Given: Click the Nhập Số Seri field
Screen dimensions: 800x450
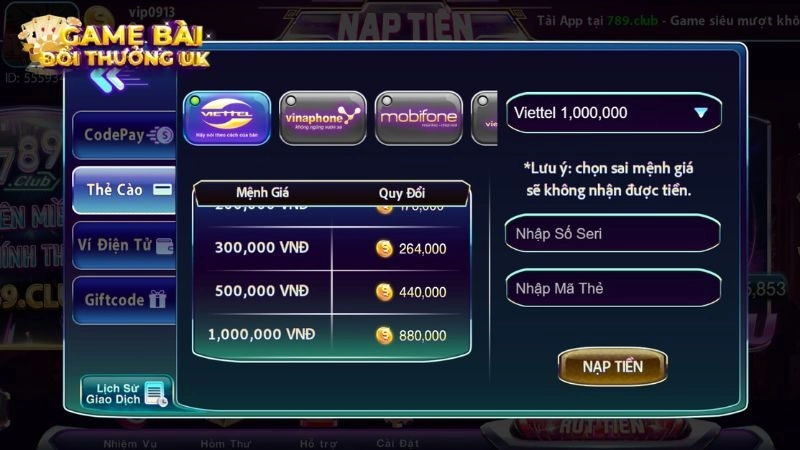Looking at the screenshot, I should click(x=612, y=234).
